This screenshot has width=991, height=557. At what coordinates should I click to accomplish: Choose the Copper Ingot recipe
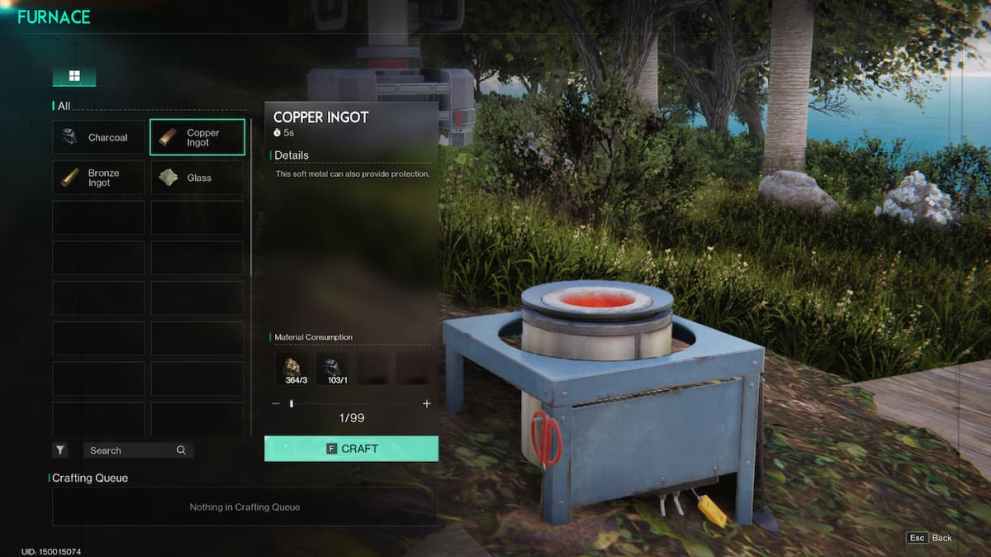tap(197, 137)
